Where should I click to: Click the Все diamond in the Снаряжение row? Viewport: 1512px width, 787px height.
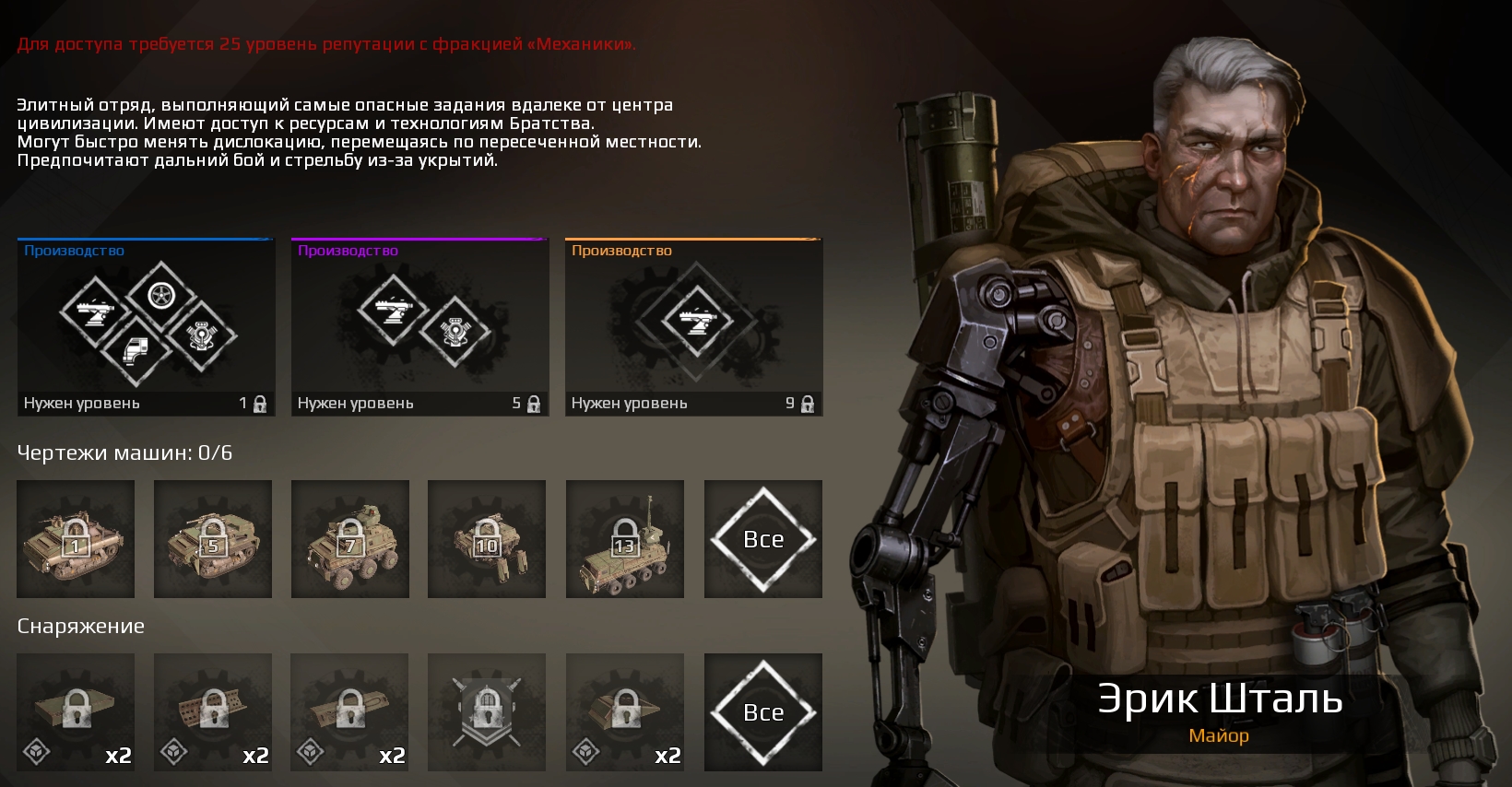[x=762, y=712]
